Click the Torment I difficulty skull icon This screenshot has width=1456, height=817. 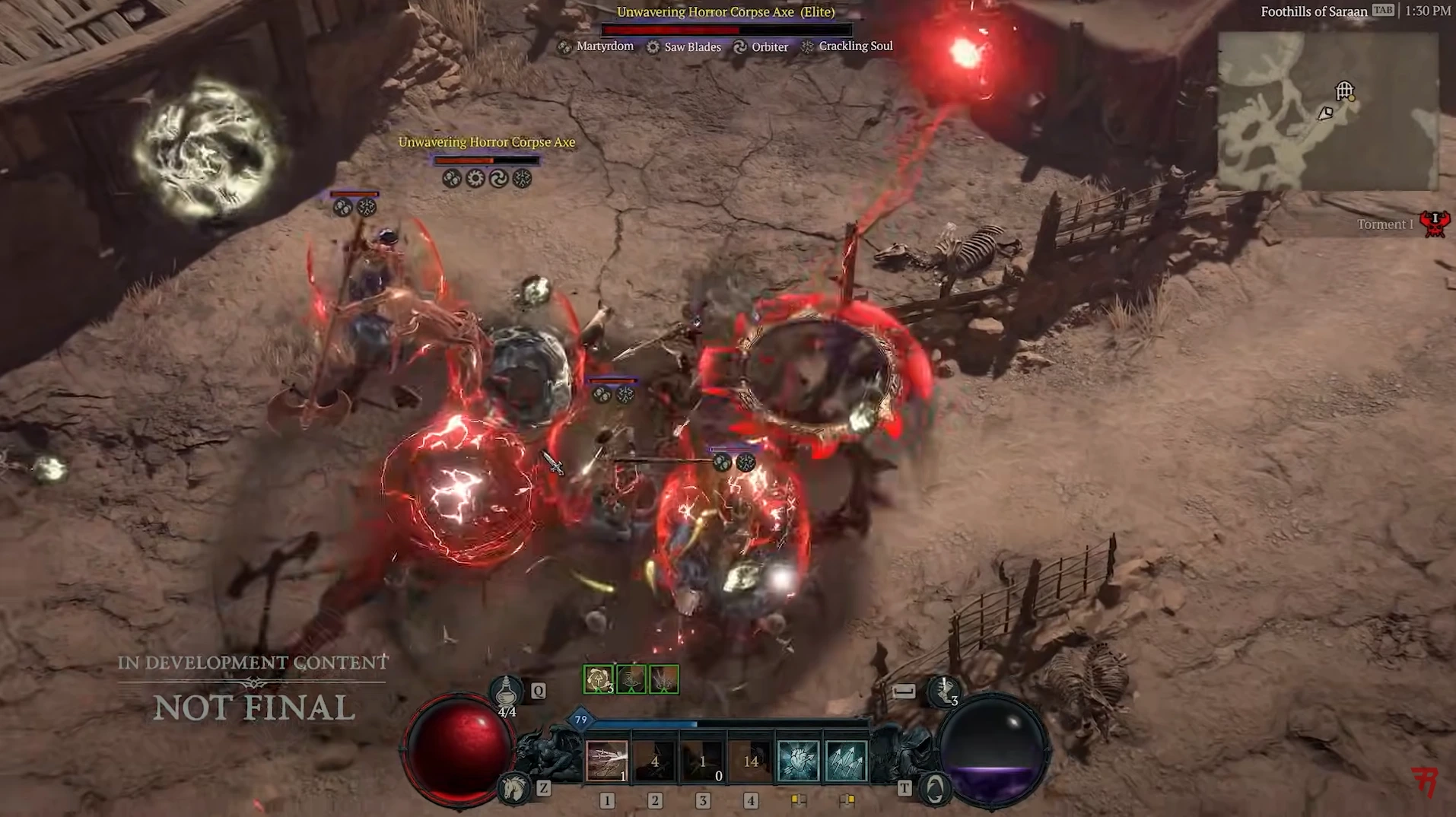(x=1435, y=224)
